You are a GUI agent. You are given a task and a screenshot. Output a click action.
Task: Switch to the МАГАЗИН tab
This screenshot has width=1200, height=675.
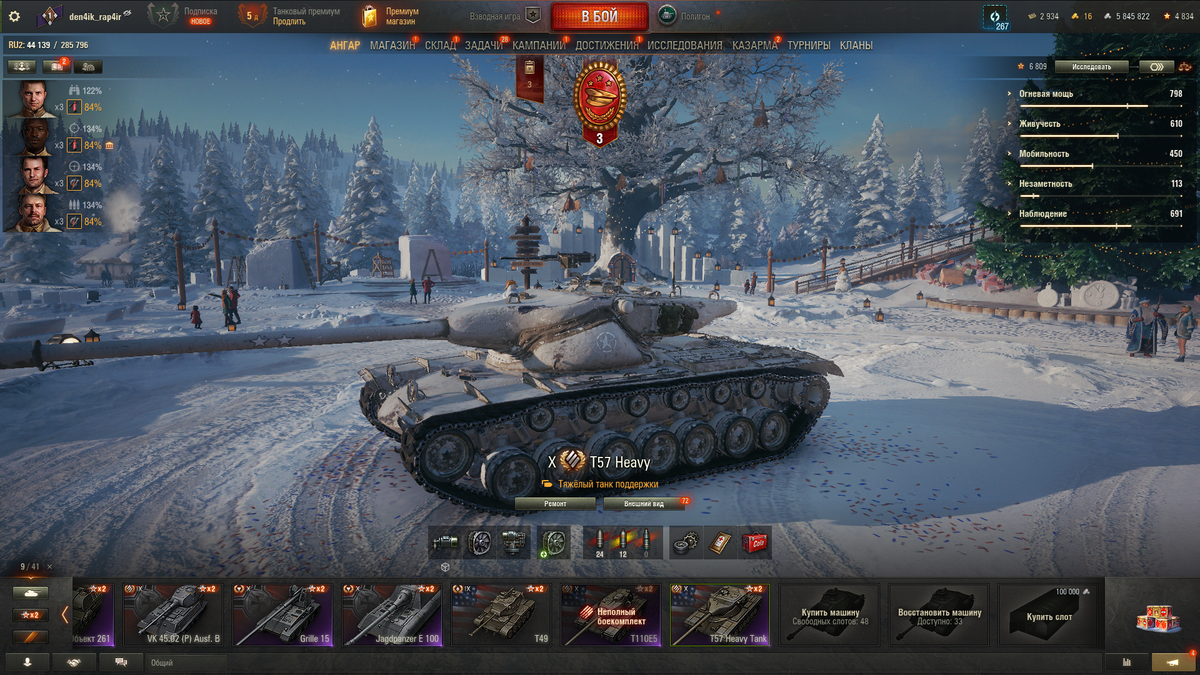coord(392,45)
